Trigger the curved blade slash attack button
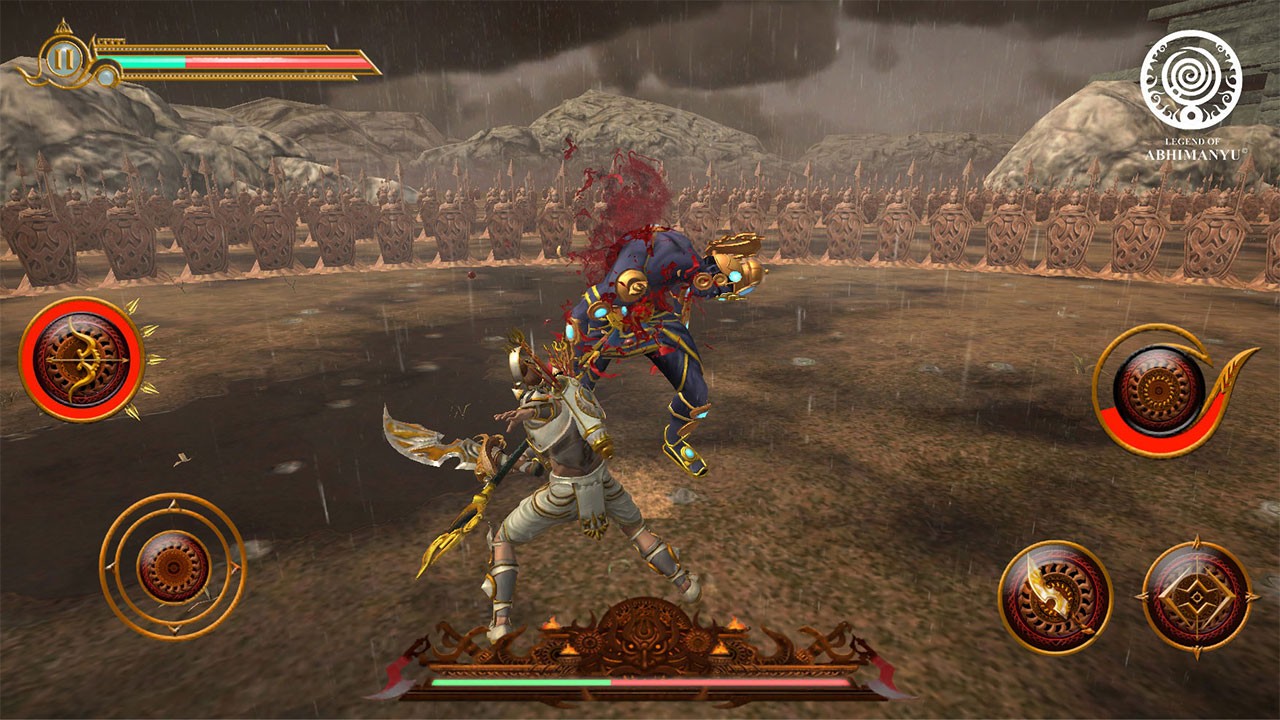Image resolution: width=1280 pixels, height=720 pixels. (x=1055, y=597)
